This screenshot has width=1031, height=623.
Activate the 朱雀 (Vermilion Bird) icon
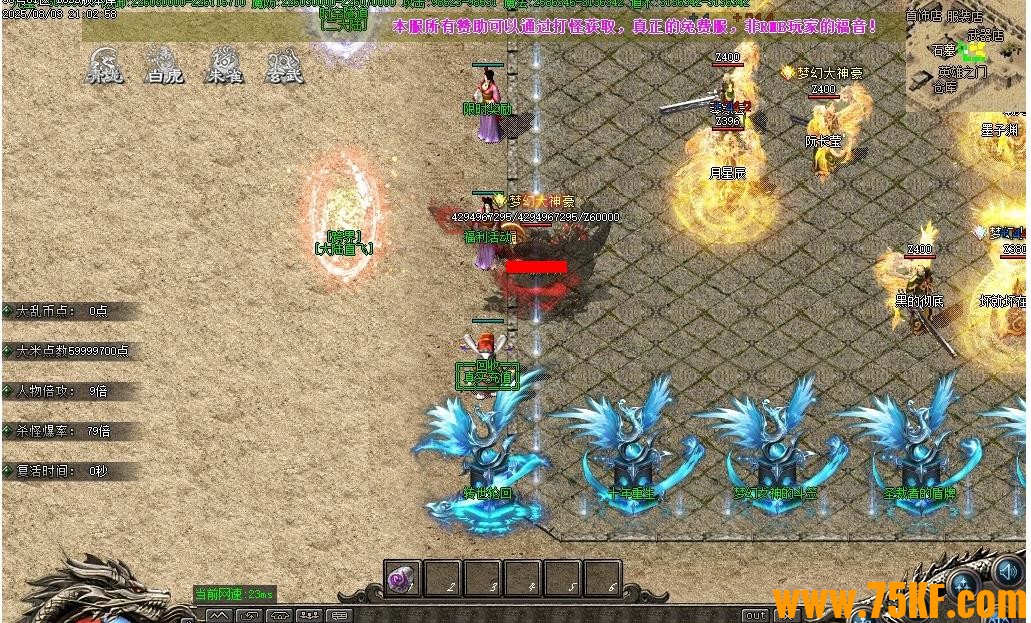coord(224,65)
